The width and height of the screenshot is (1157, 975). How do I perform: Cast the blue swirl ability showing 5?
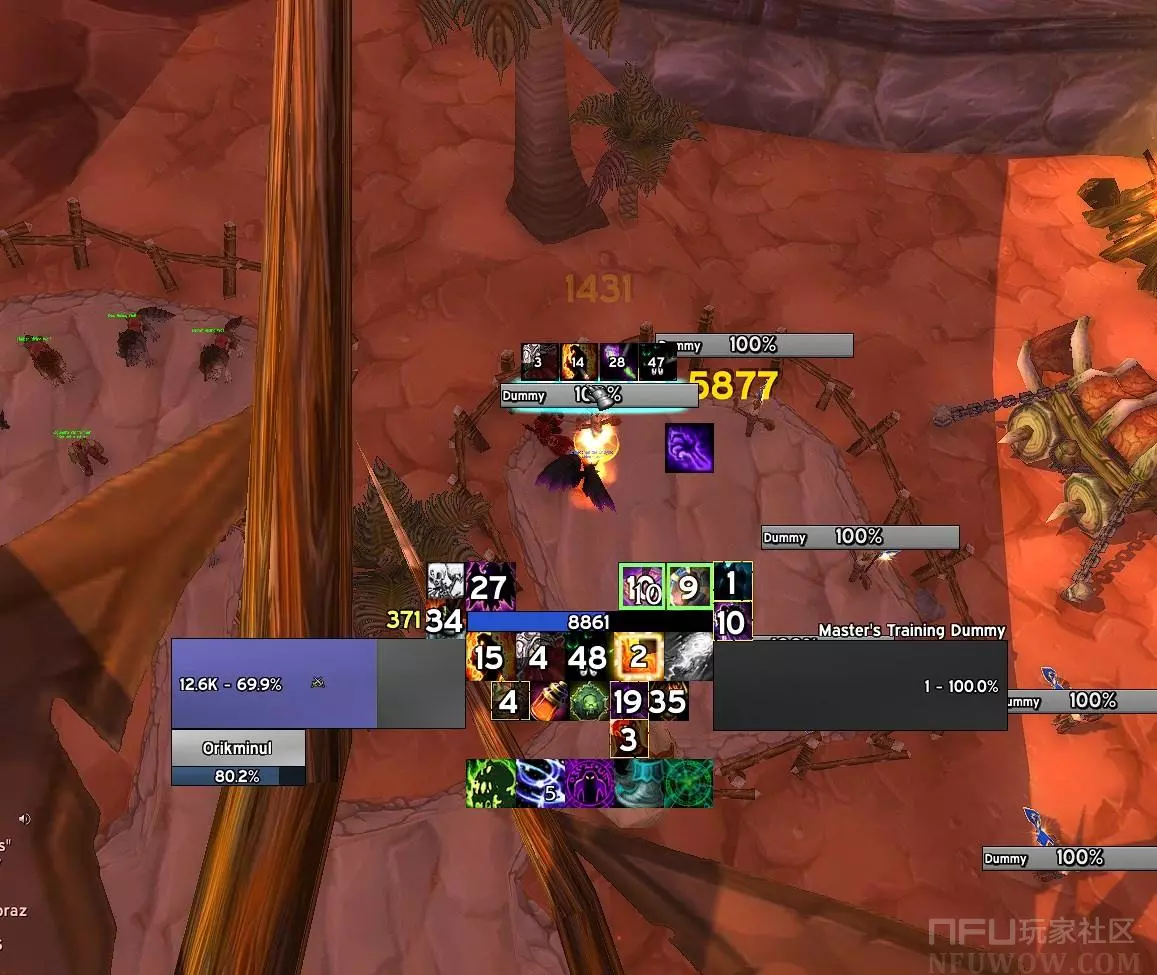[539, 783]
